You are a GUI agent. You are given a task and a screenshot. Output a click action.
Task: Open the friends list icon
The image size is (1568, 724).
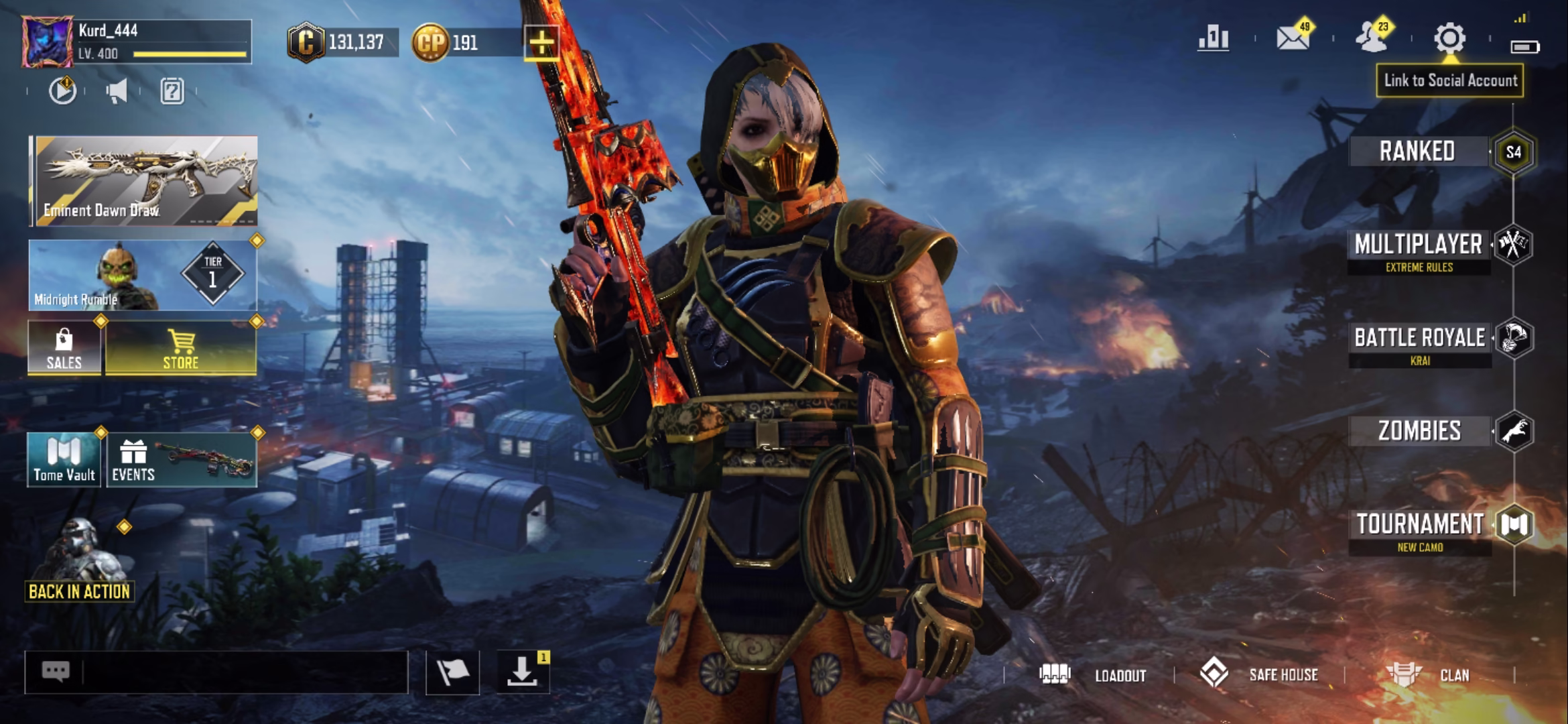1372,38
